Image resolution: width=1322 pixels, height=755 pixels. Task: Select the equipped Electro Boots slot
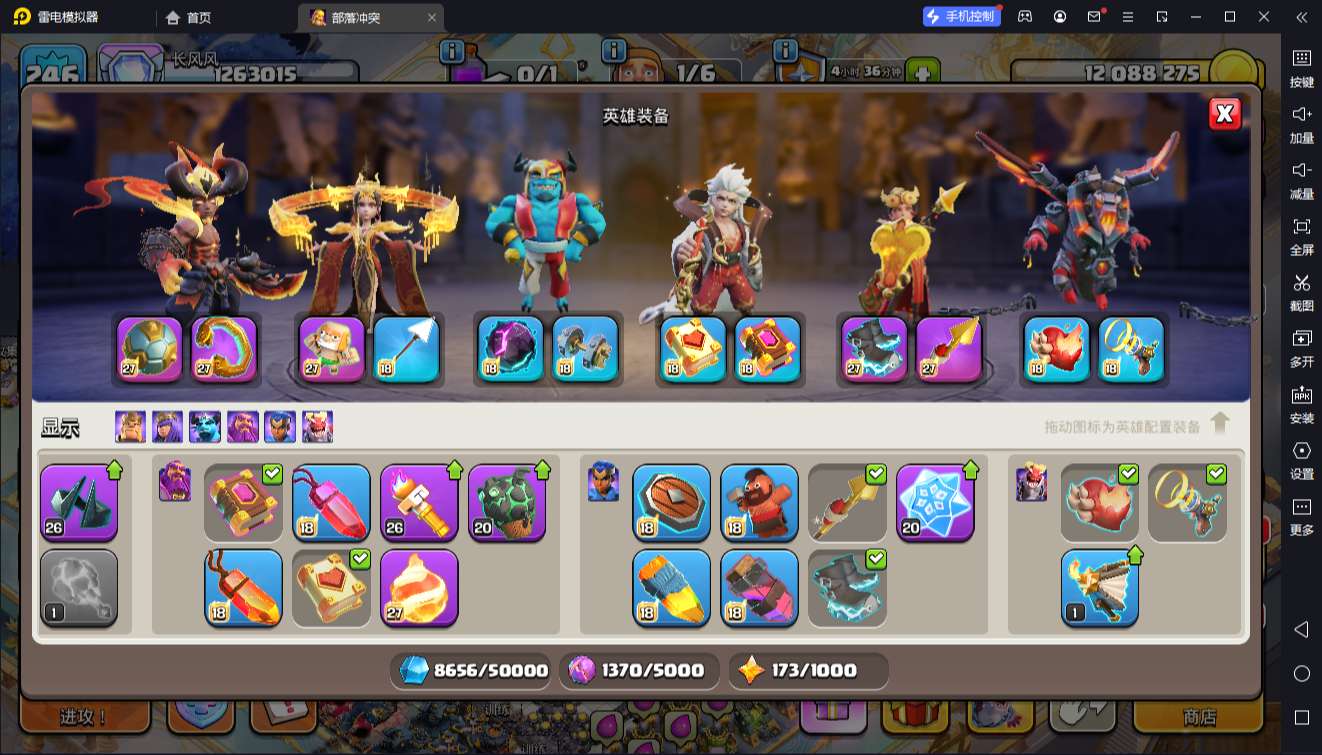click(x=874, y=349)
